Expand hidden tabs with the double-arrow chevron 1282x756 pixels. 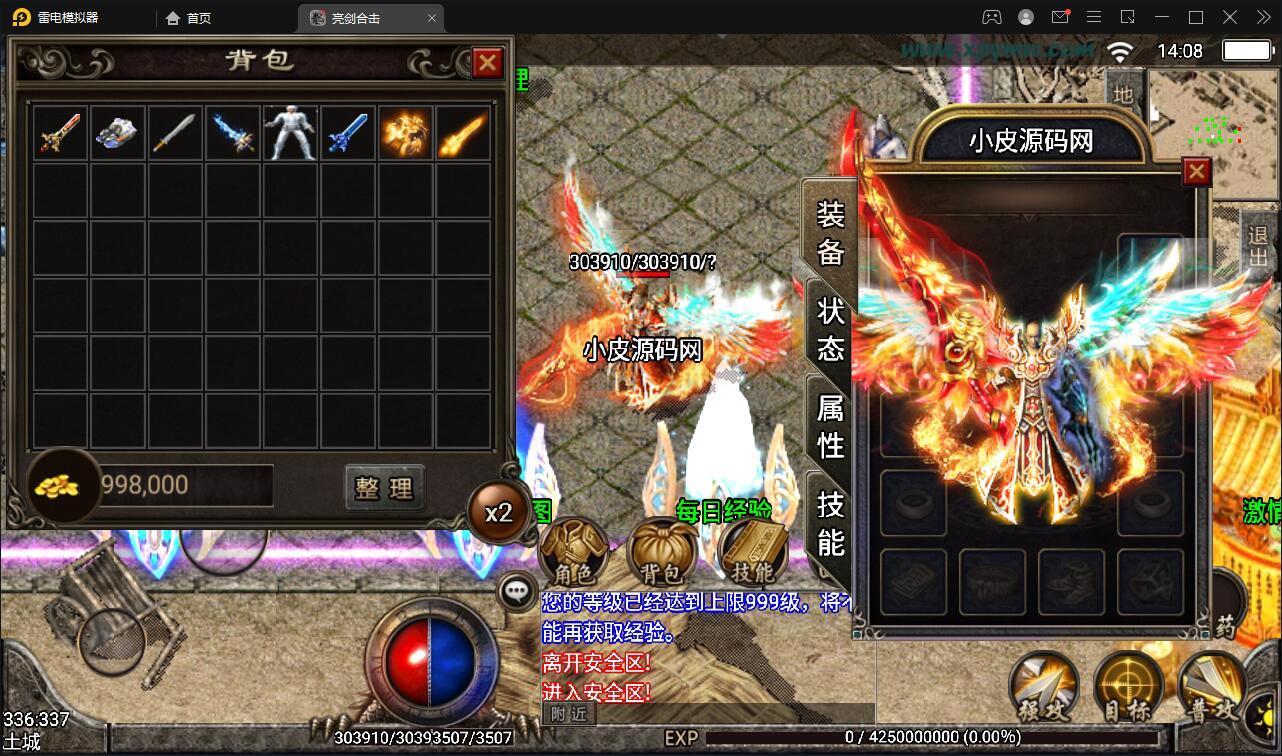1262,17
